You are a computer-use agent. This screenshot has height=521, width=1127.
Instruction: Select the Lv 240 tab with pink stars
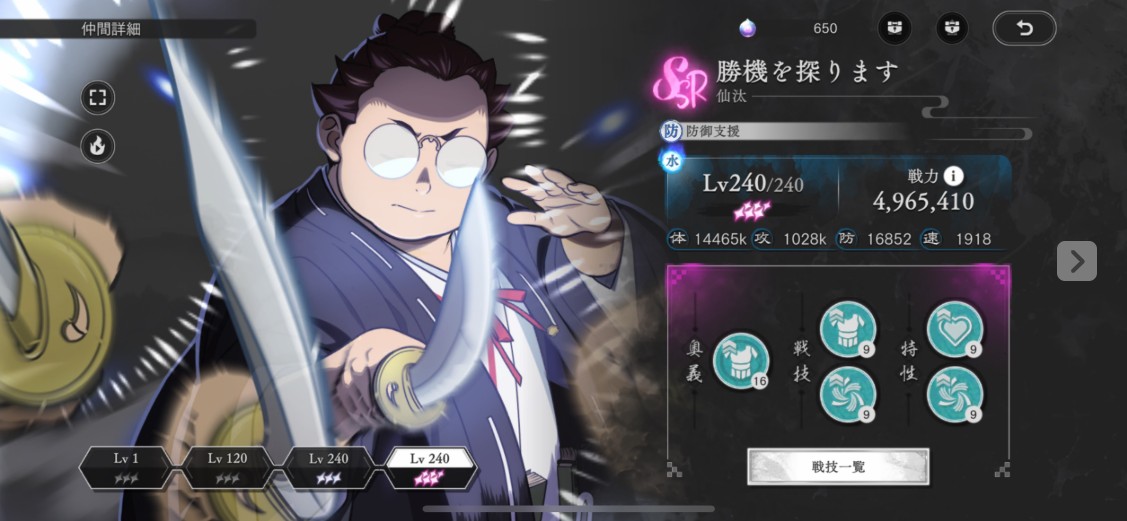[x=431, y=466]
